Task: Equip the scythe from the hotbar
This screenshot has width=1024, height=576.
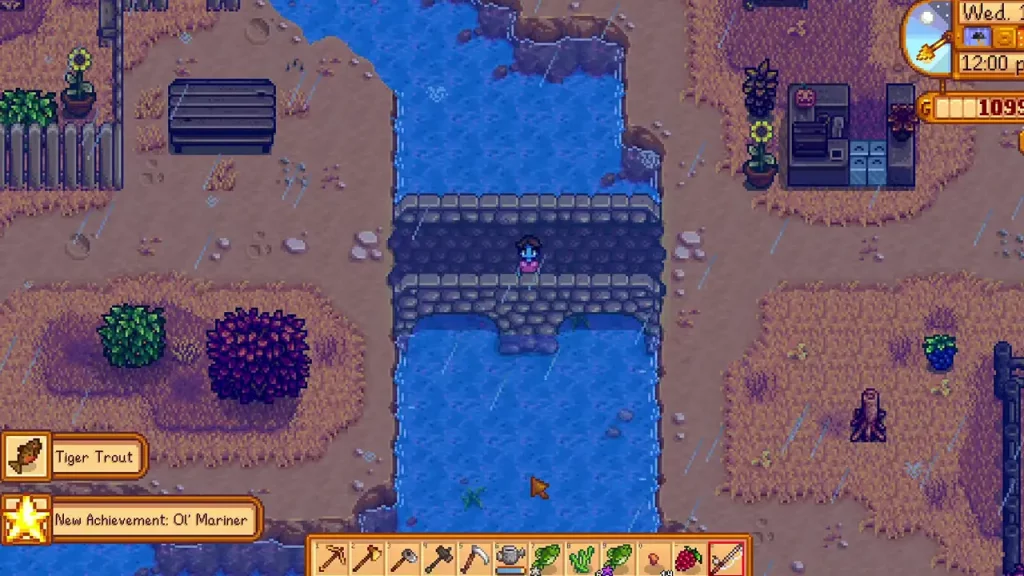Action: [x=475, y=558]
